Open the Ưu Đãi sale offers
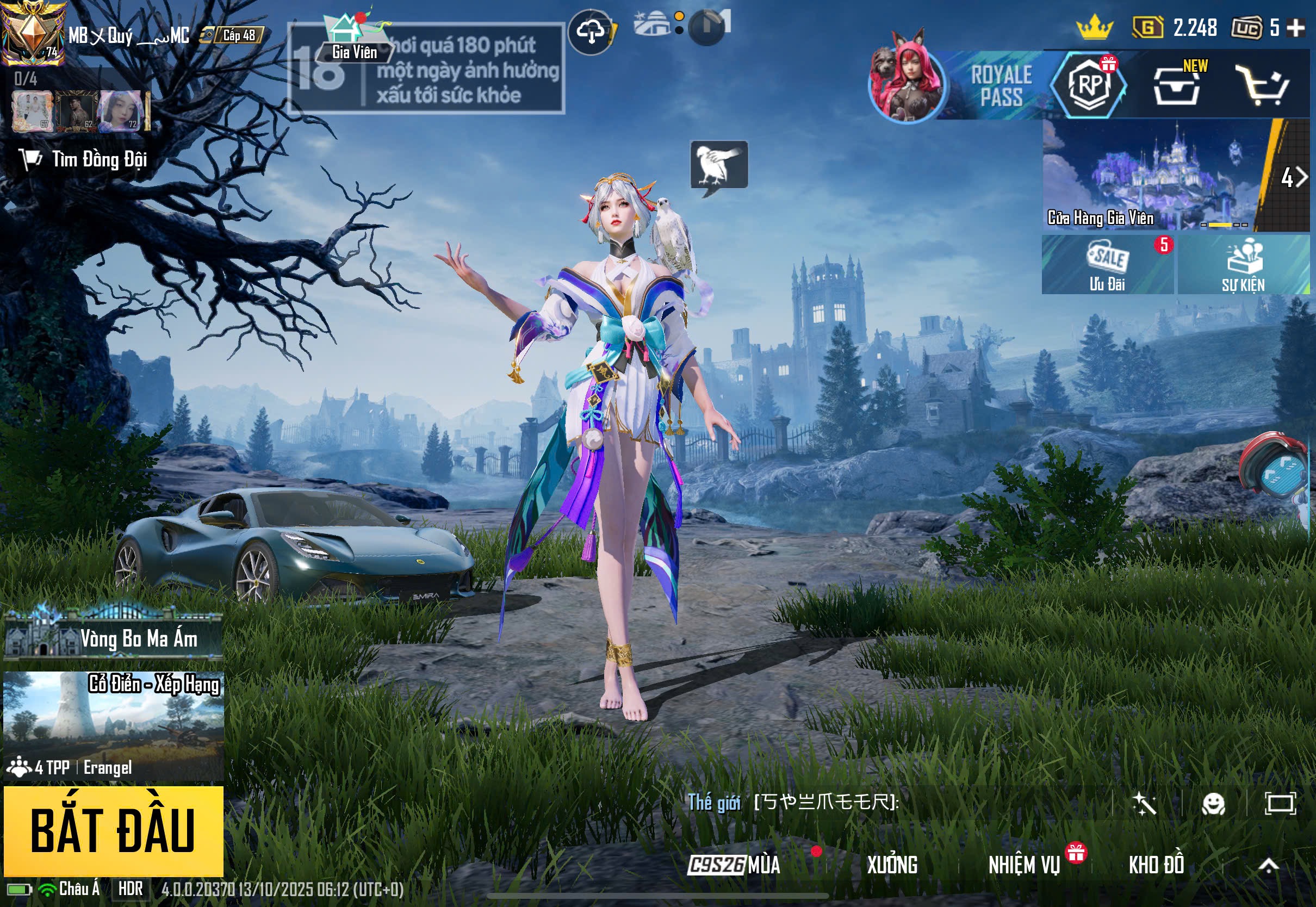Screen dimensions: 1316x907 point(1107,265)
